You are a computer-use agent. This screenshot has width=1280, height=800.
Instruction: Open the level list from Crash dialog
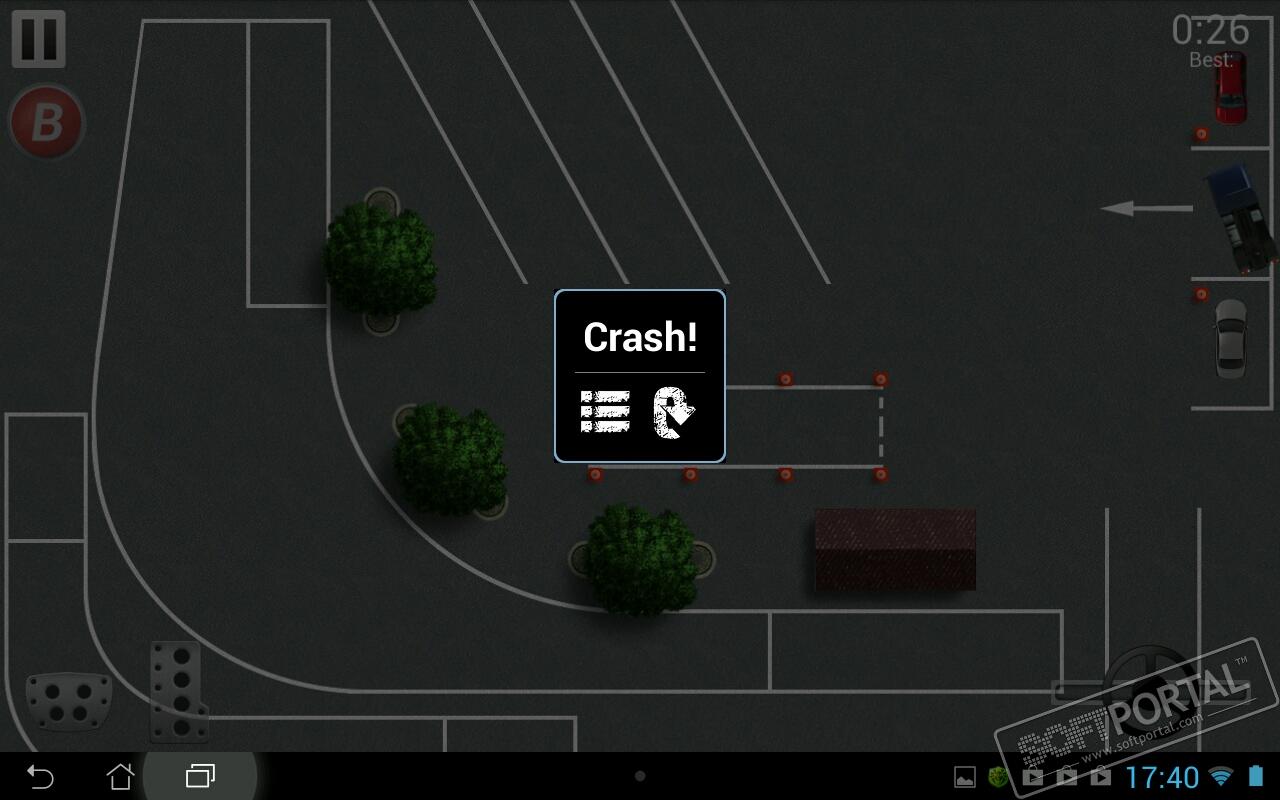click(x=605, y=411)
